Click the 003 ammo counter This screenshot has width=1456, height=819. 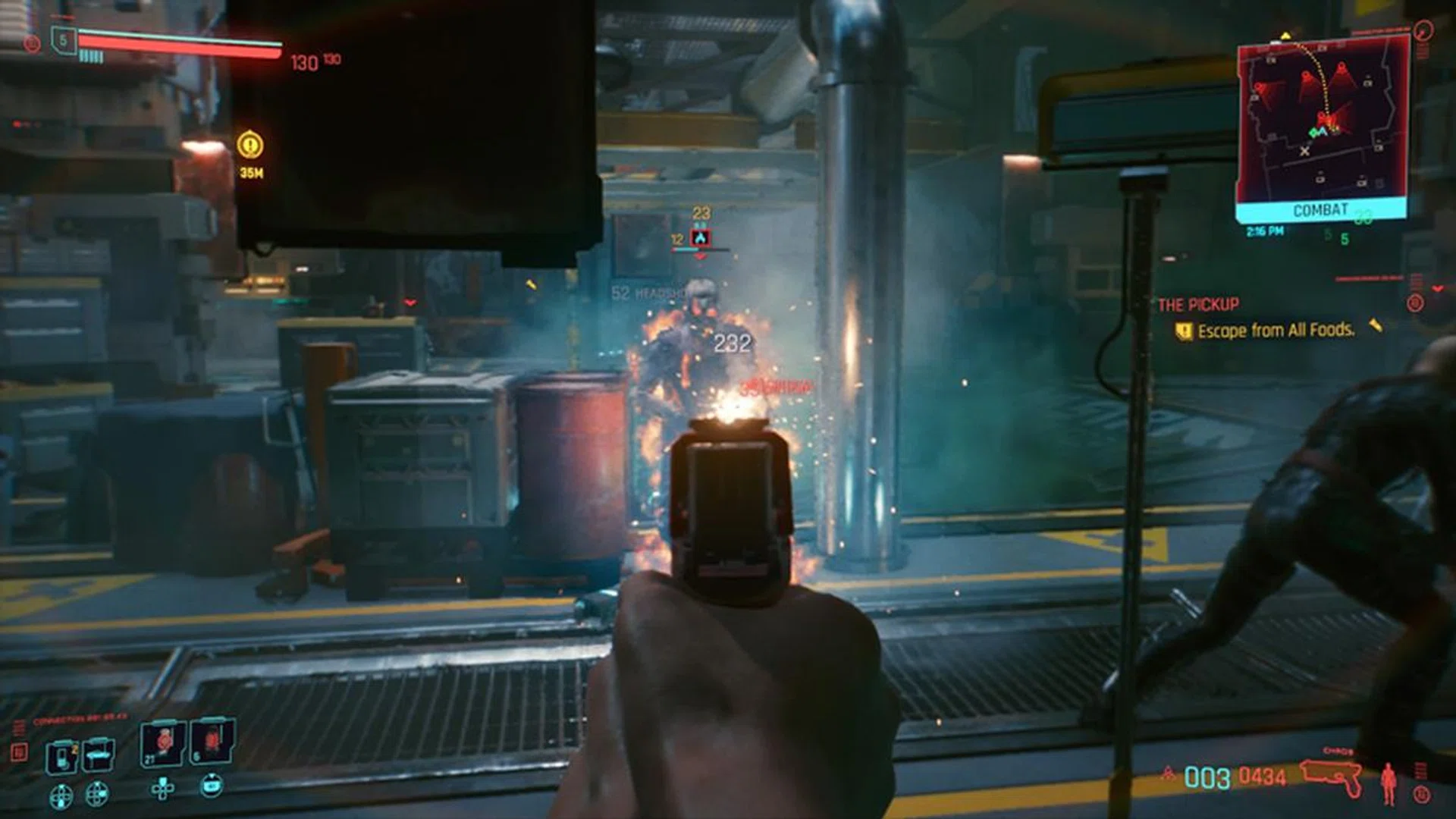1207,776
